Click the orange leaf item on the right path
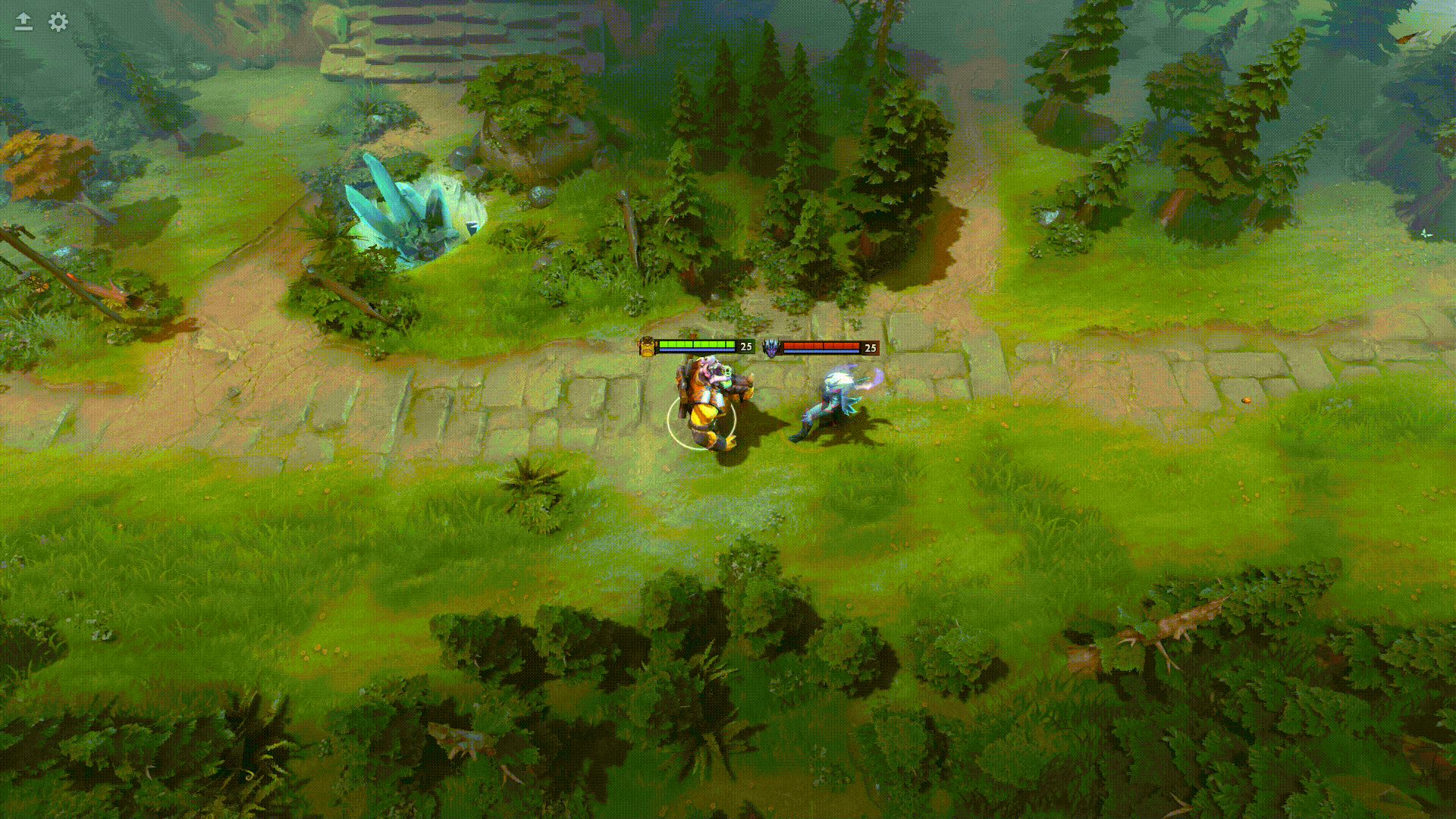1456x819 pixels. 1246,400
